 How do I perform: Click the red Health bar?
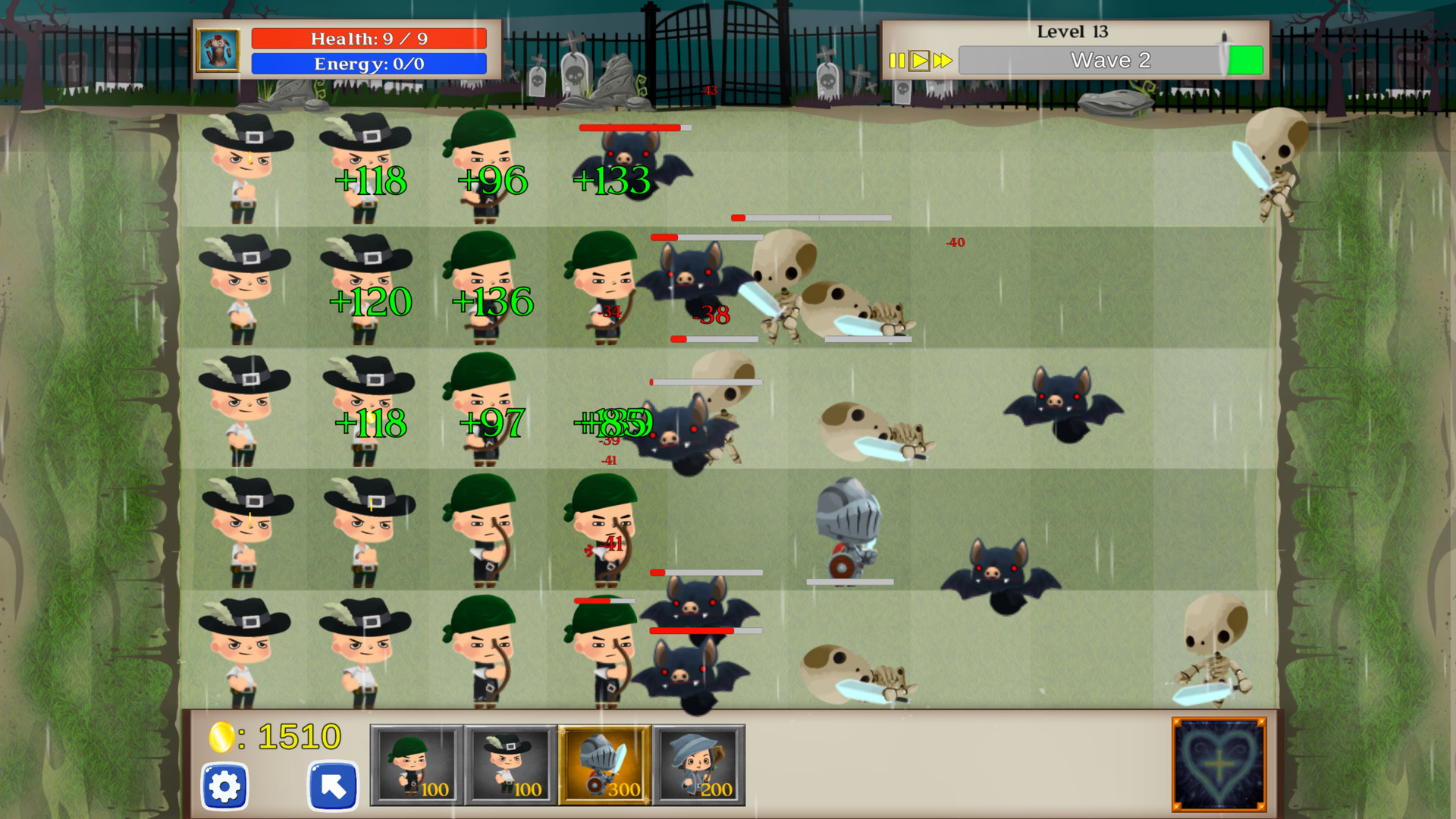pos(369,38)
